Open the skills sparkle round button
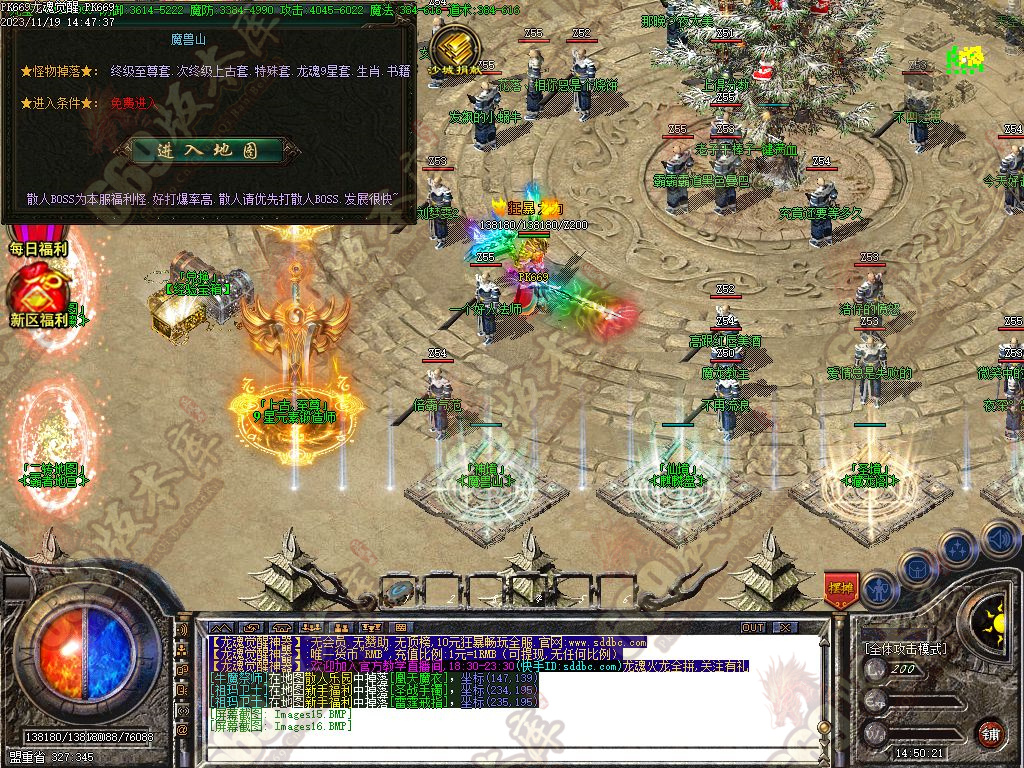The height and width of the screenshot is (768, 1024). coord(957,548)
